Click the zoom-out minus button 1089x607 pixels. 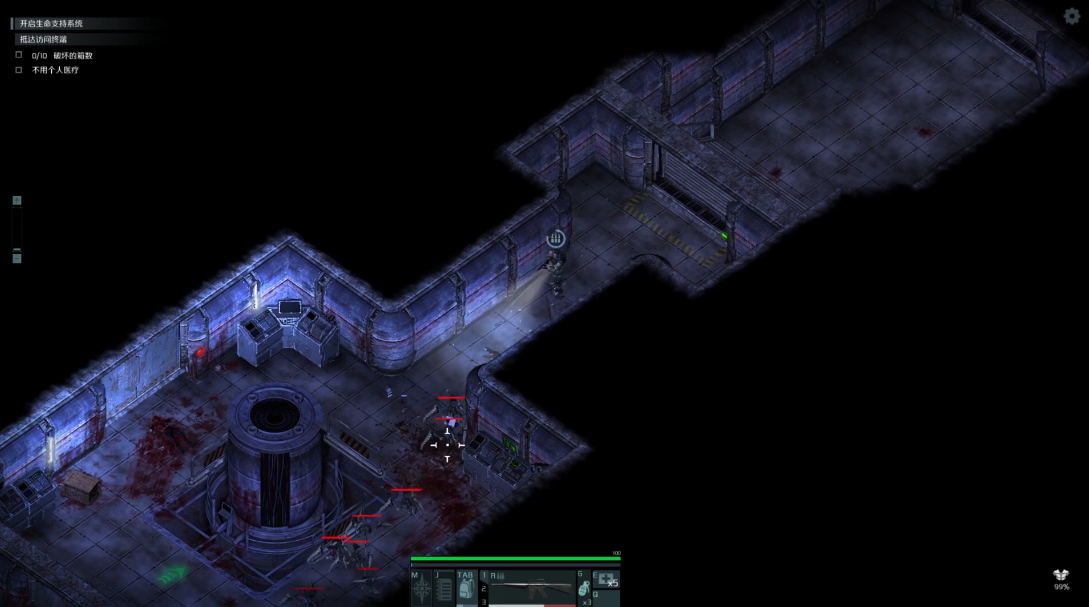(16, 258)
